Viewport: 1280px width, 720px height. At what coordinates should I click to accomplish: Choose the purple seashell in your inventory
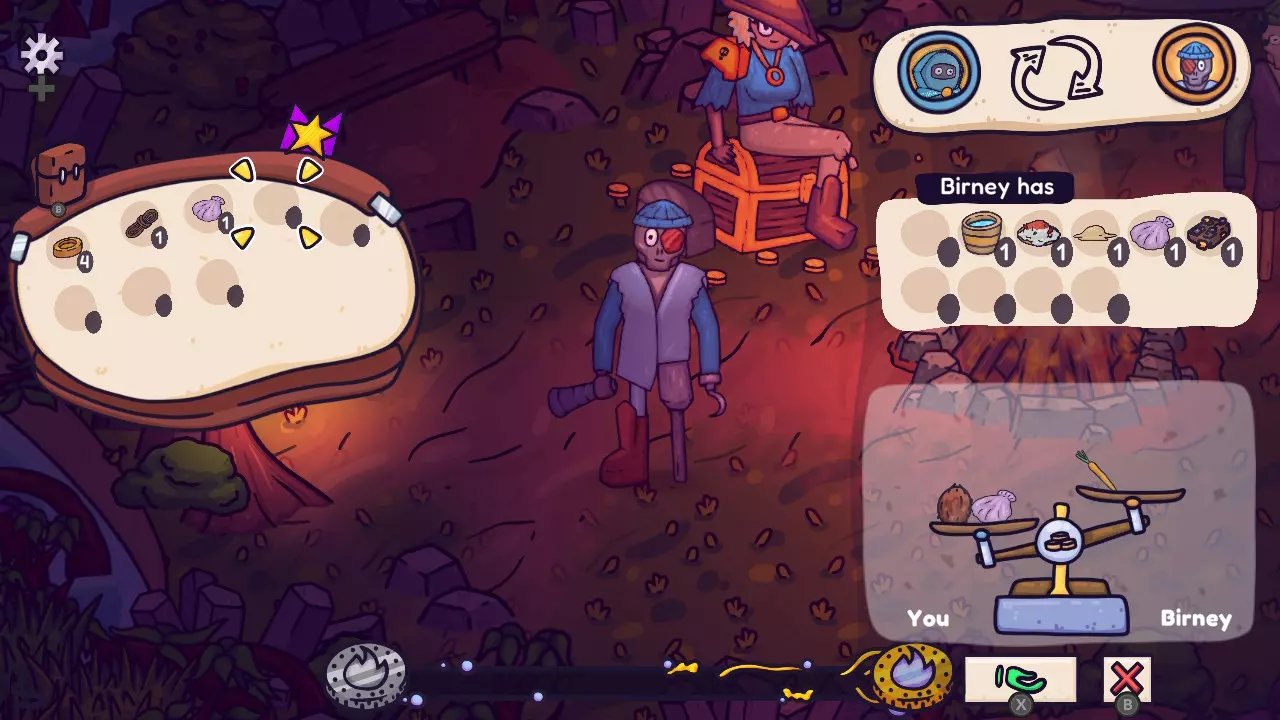[208, 209]
